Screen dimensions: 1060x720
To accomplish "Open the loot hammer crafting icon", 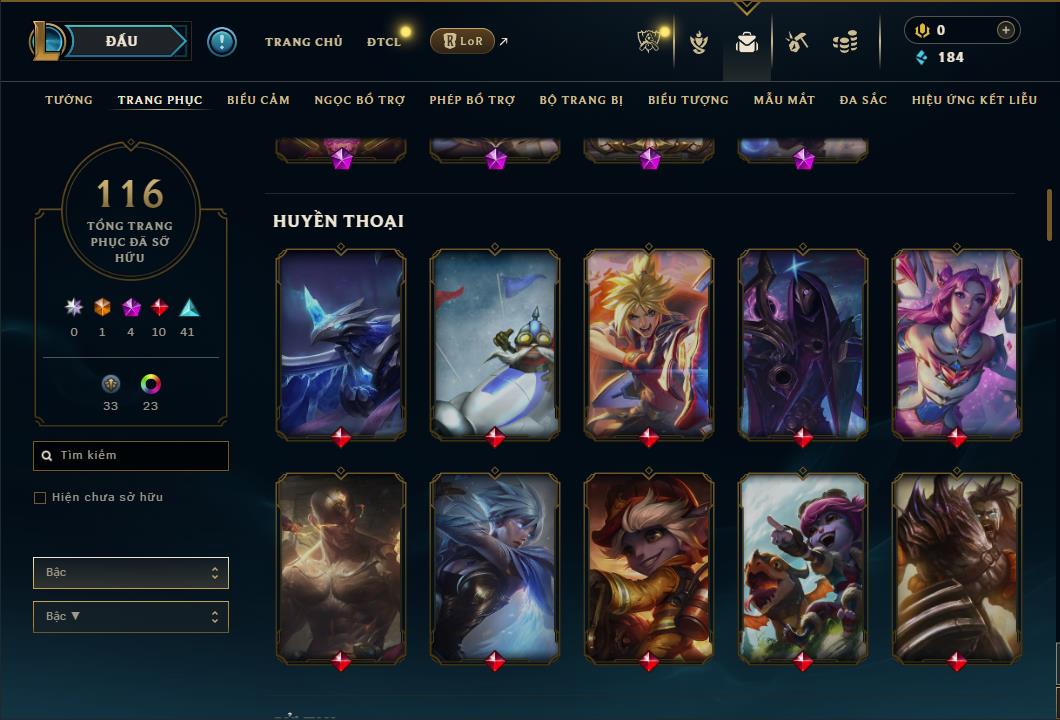I will (x=796, y=42).
